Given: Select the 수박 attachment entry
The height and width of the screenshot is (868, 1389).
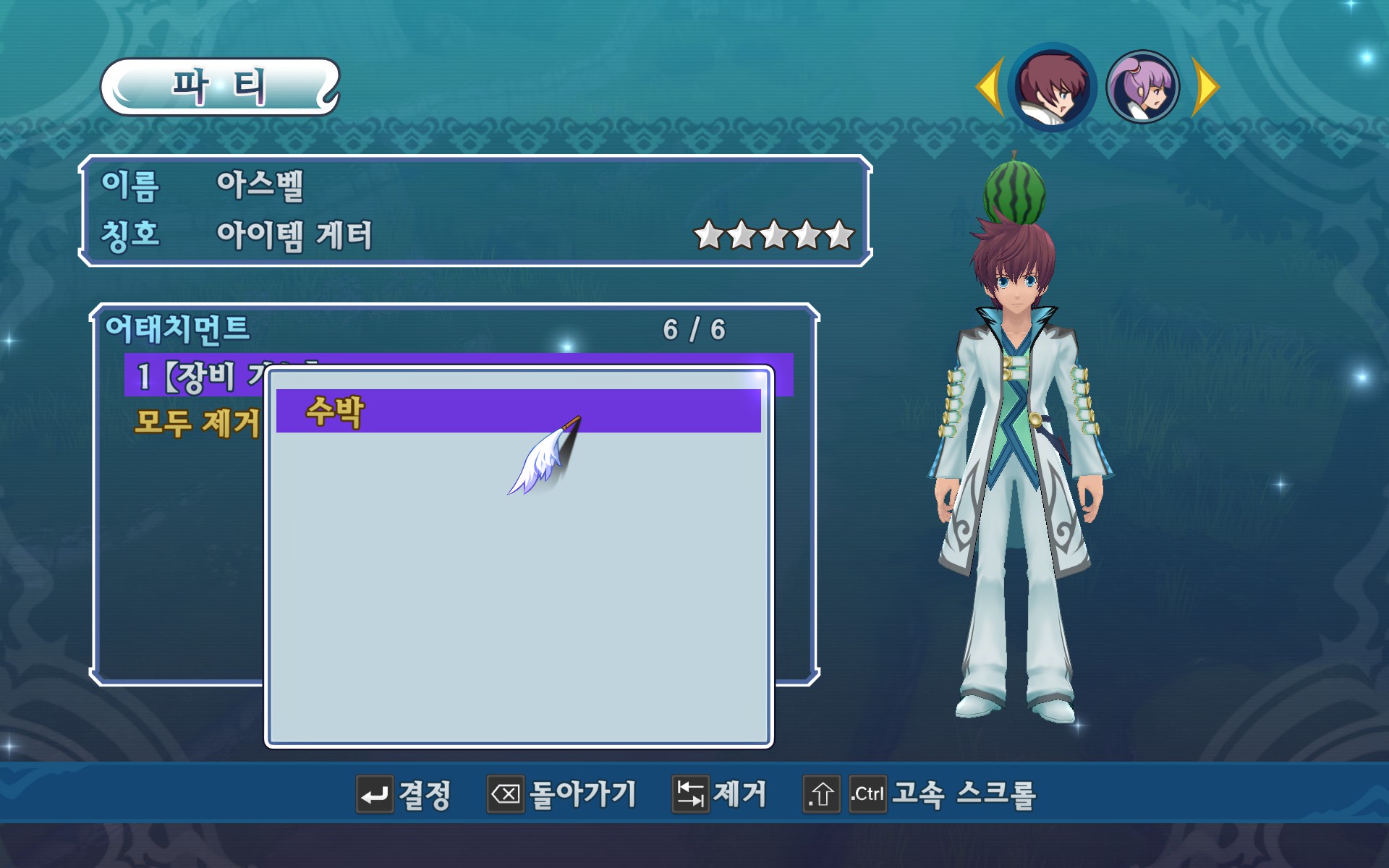Looking at the screenshot, I should point(518,411).
